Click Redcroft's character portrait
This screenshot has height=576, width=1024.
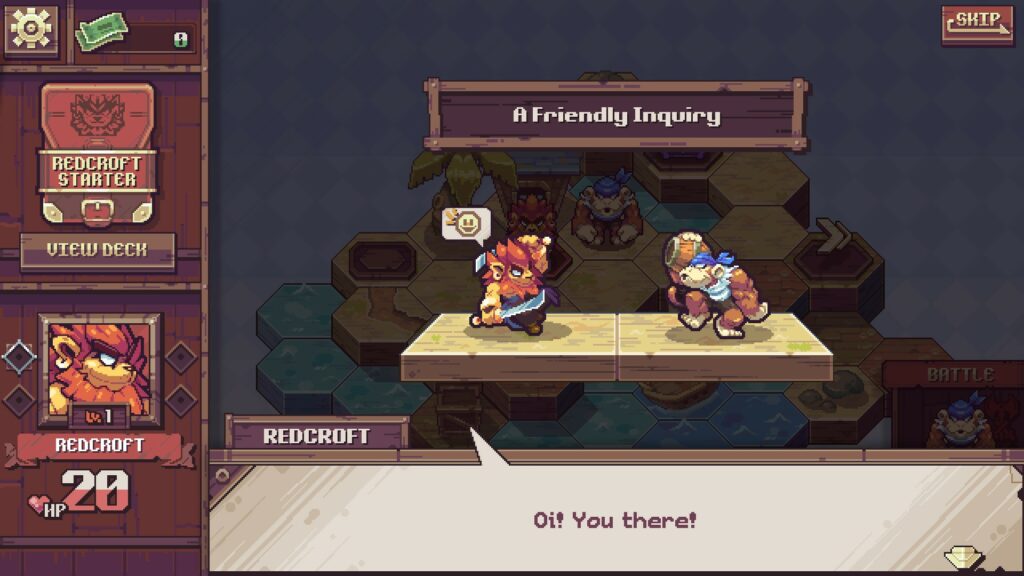[x=98, y=366]
